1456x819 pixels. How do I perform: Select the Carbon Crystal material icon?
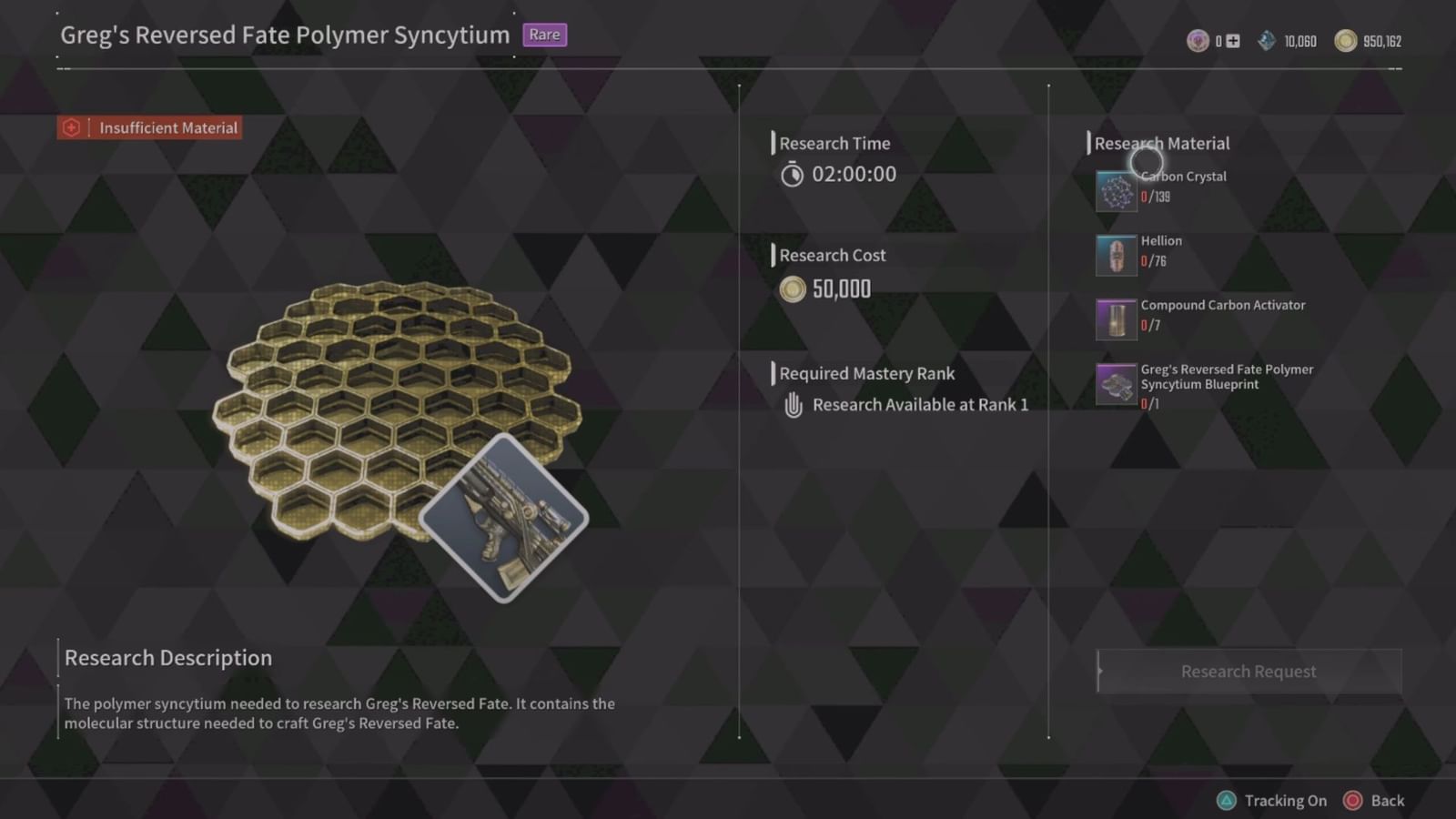[1116, 190]
